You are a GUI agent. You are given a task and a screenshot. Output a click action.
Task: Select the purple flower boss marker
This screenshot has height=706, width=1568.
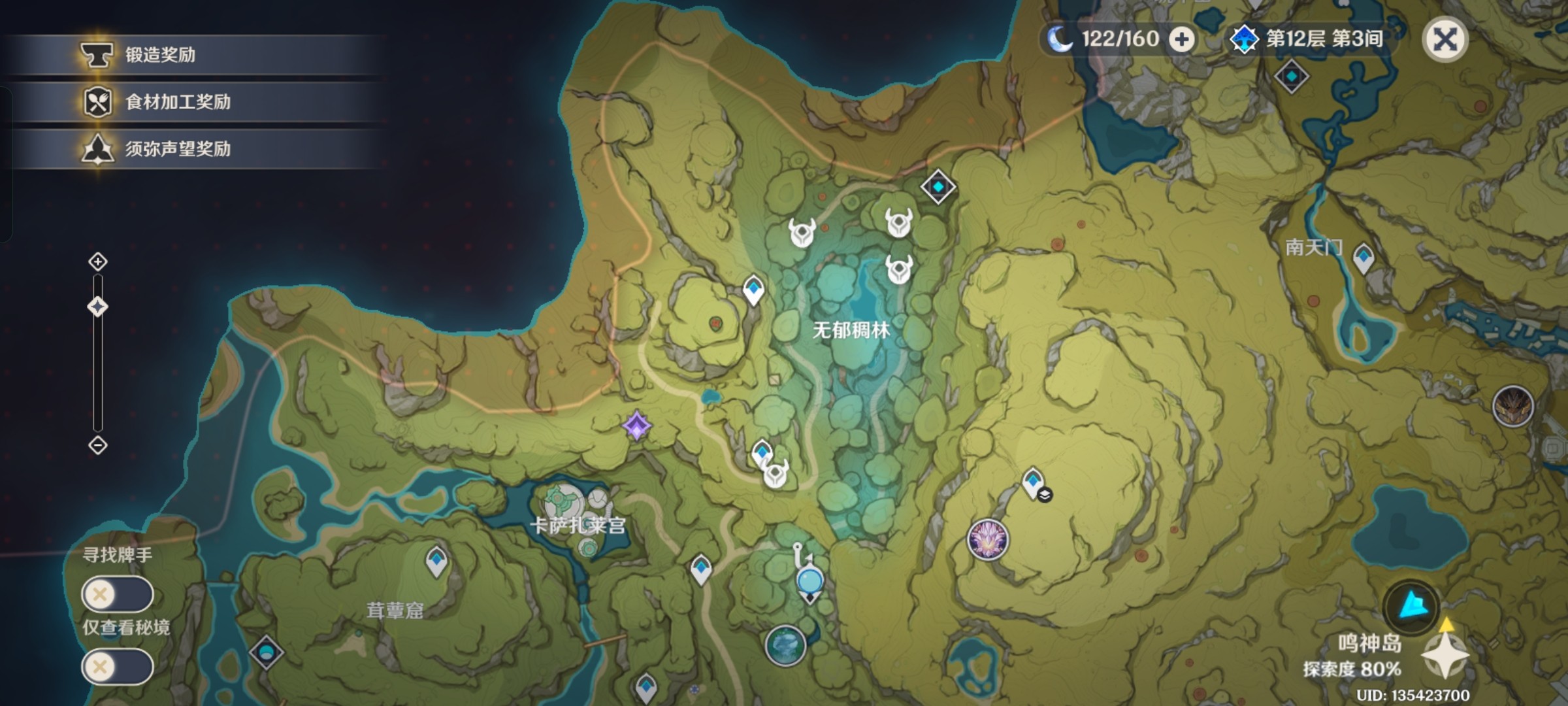point(988,540)
